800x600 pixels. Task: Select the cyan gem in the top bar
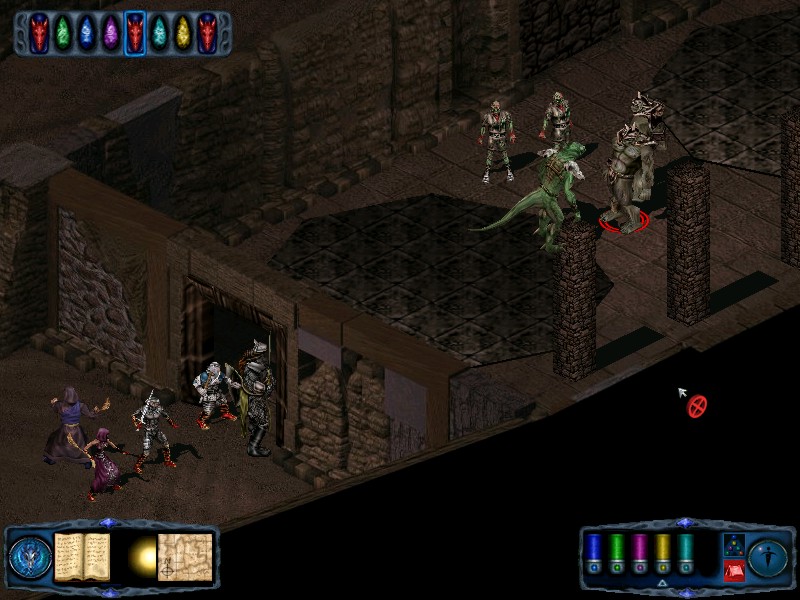pos(159,33)
